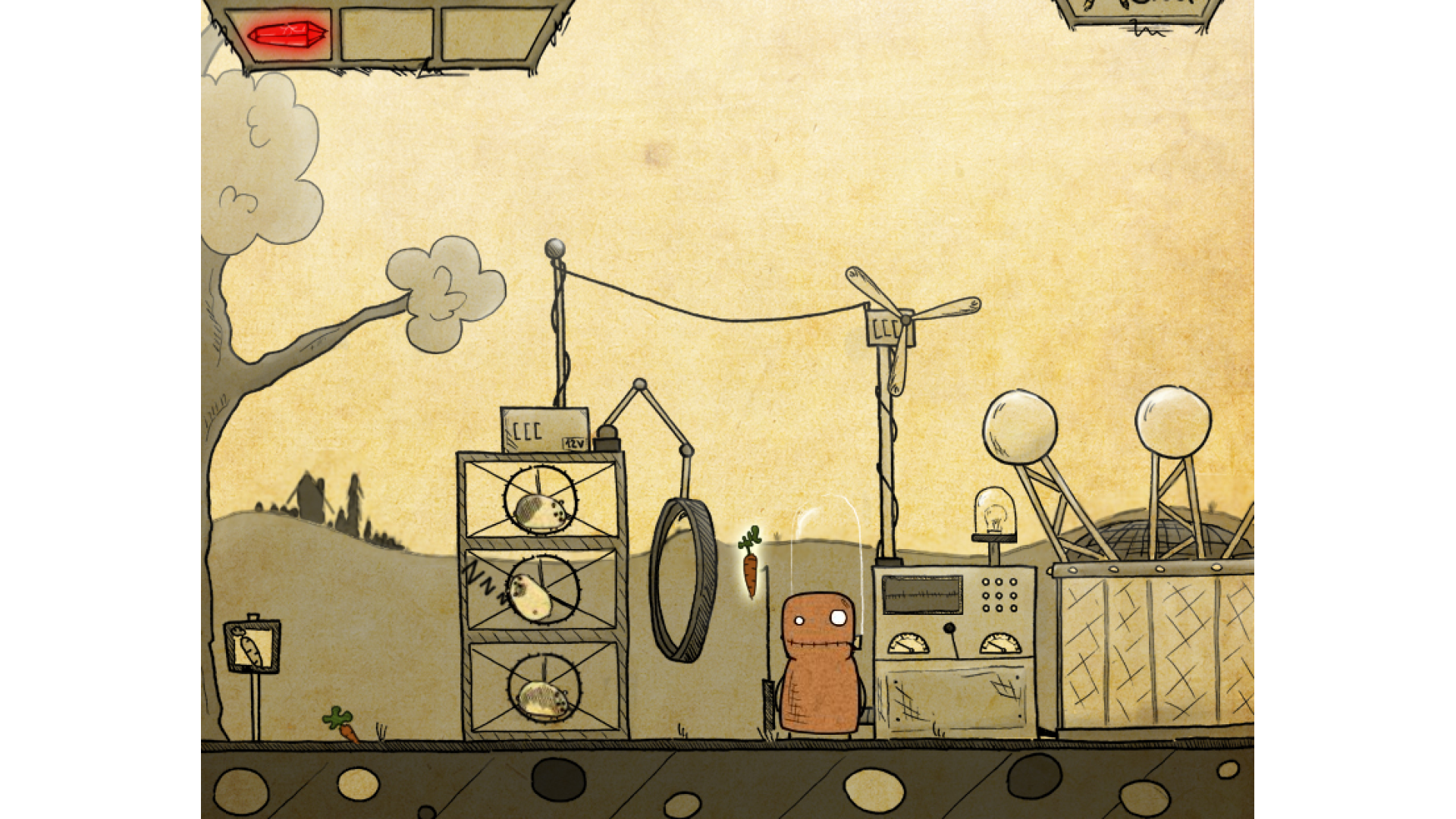Select the red crystal inventory slot
This screenshot has height=819, width=1456.
pos(287,34)
